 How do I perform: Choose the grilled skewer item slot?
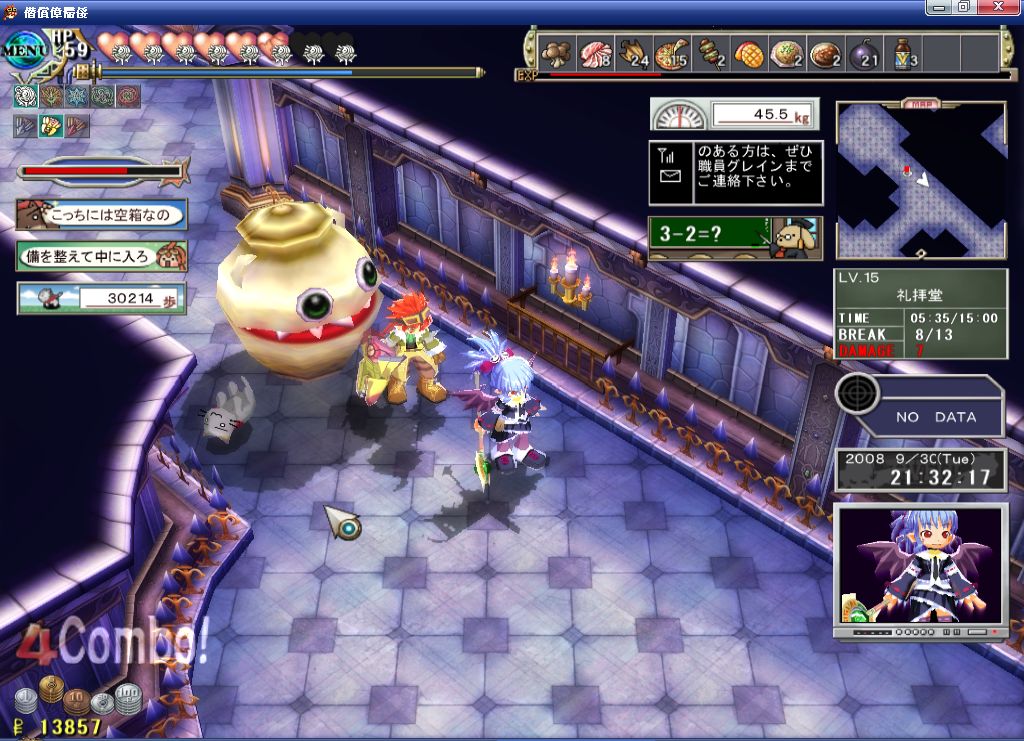[x=711, y=53]
